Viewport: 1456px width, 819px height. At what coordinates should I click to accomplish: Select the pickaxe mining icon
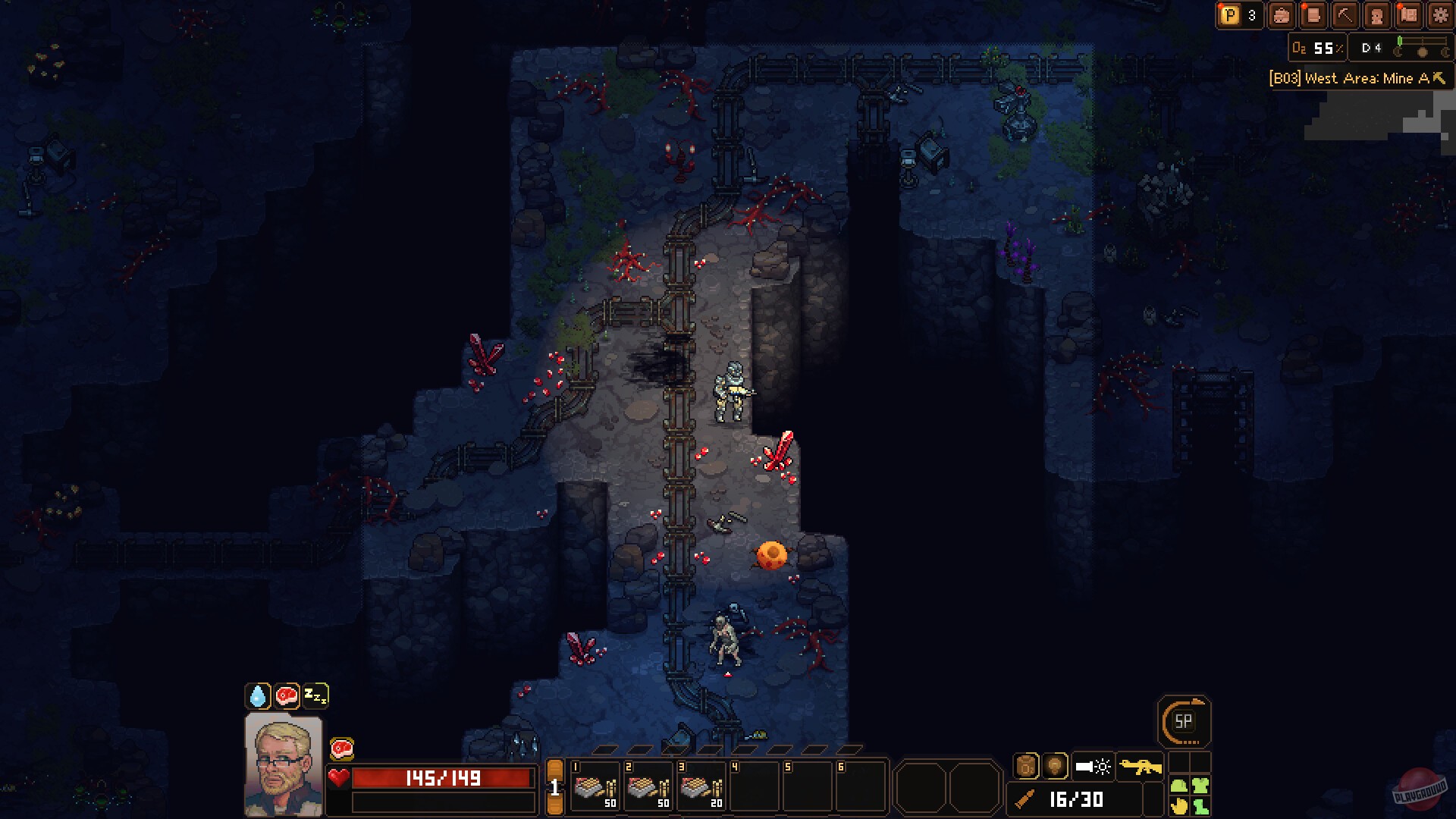point(1344,15)
